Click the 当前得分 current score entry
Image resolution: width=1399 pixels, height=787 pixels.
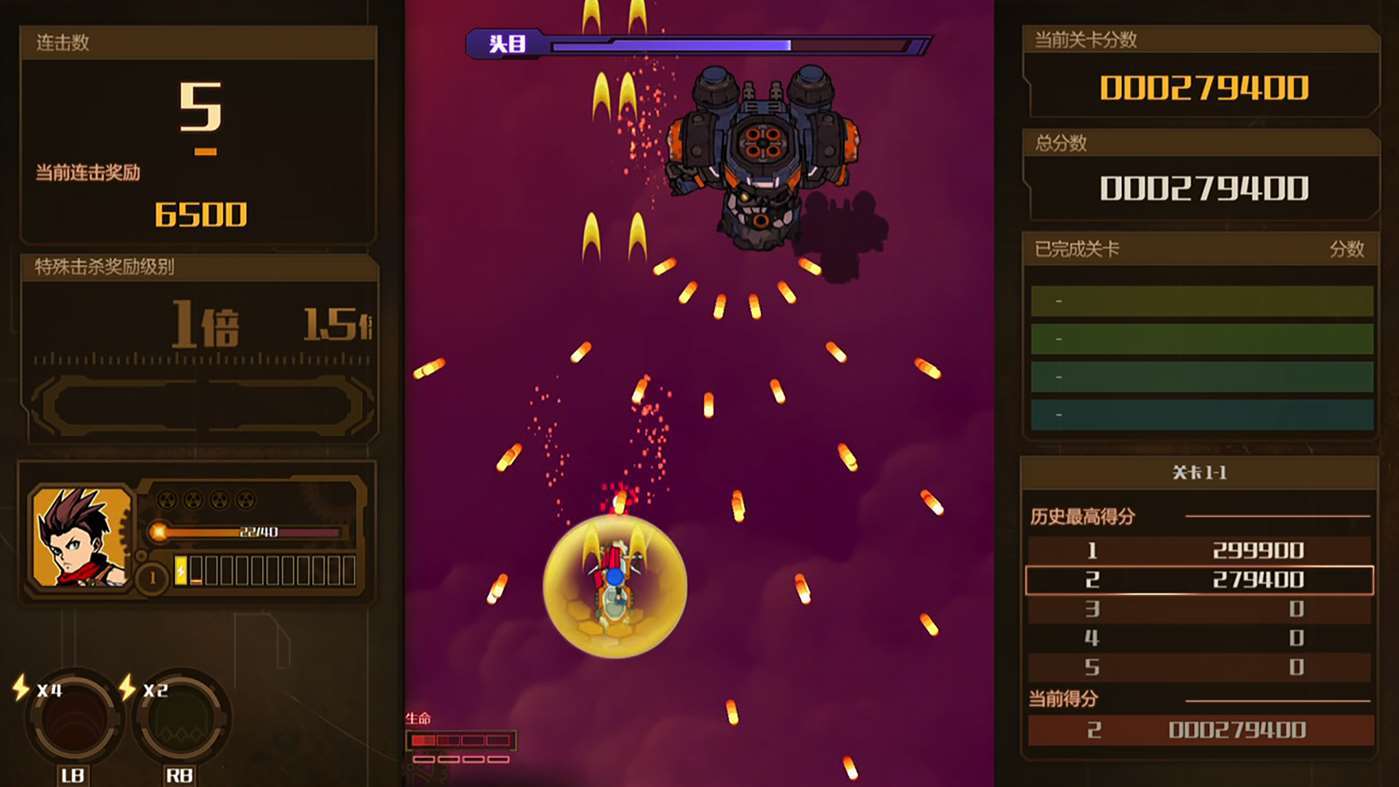[x=1199, y=729]
